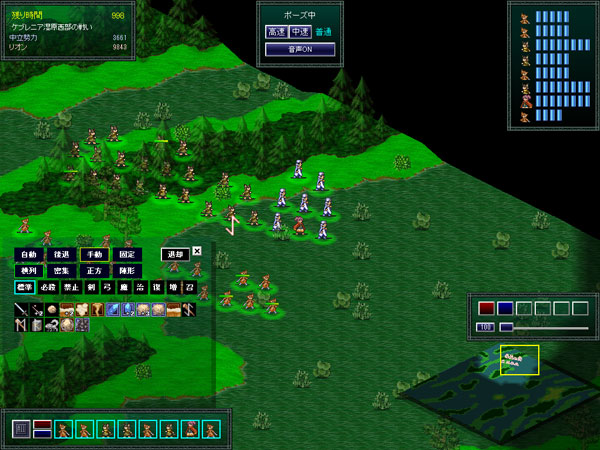Activate the blue crystal skill icon
The width and height of the screenshot is (600, 450).
click(112, 310)
